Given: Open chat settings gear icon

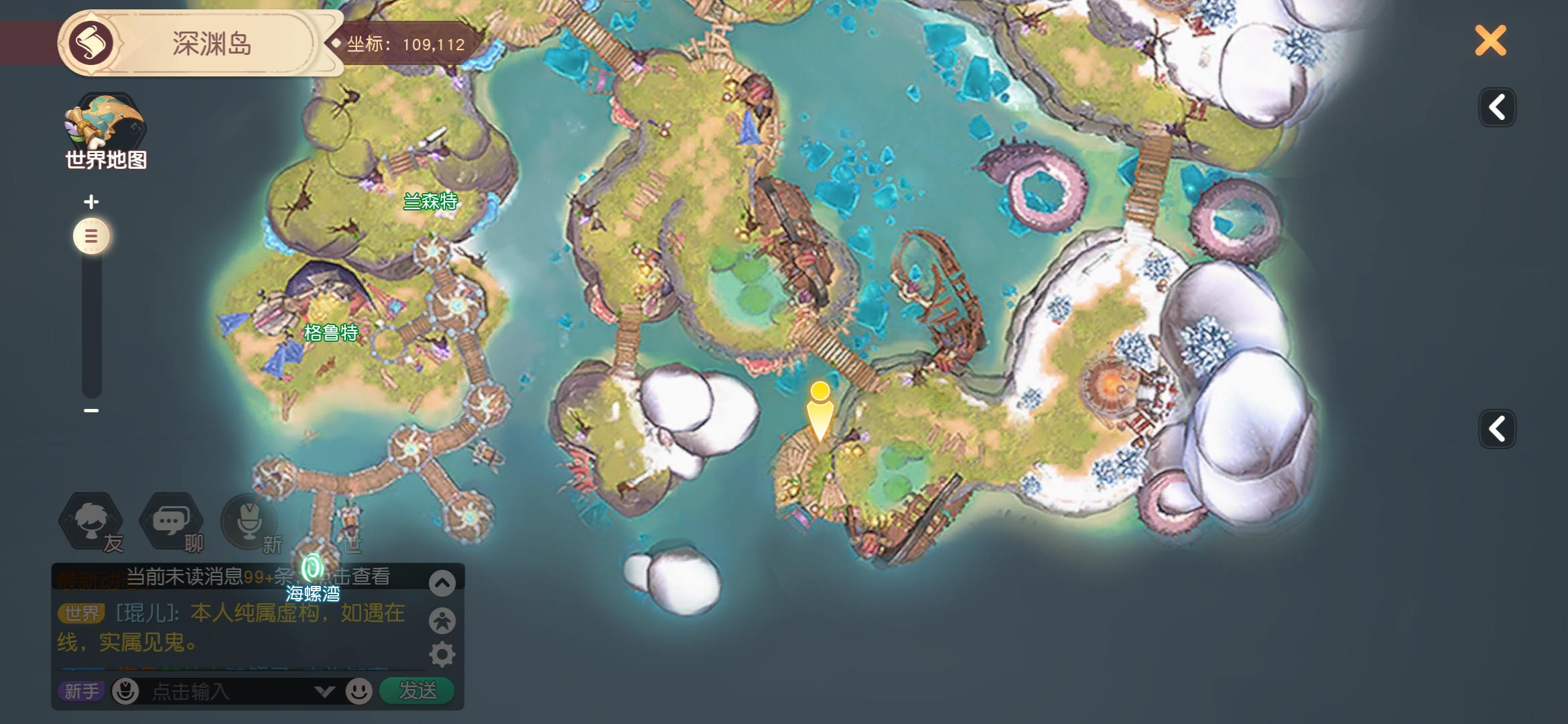Looking at the screenshot, I should (442, 654).
